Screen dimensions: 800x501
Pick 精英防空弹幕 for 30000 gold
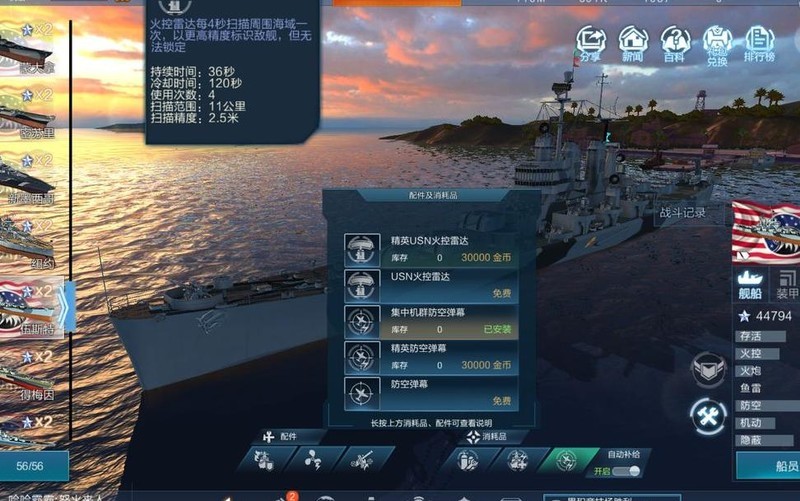pos(430,357)
